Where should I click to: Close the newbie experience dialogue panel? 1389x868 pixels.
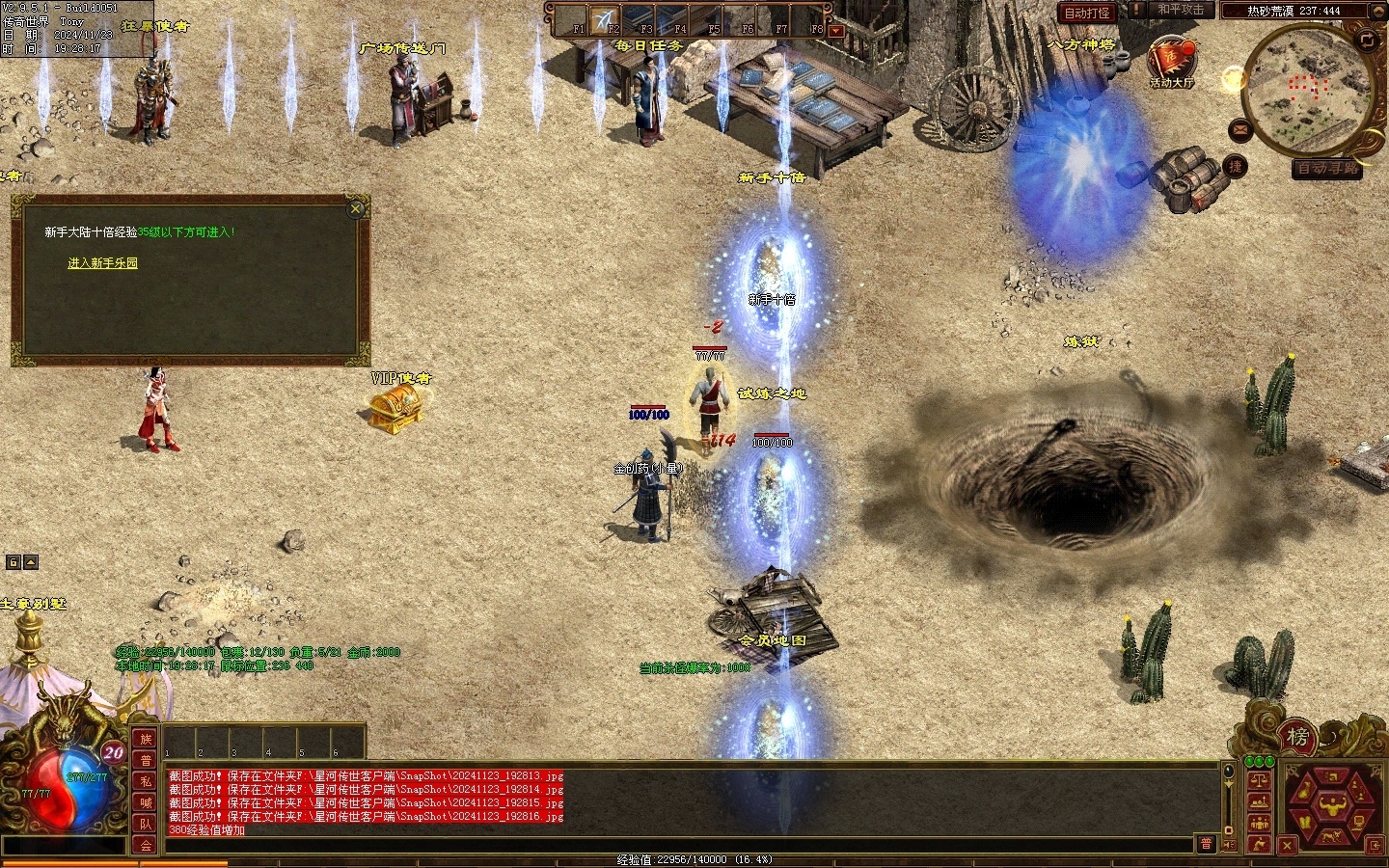coord(356,208)
